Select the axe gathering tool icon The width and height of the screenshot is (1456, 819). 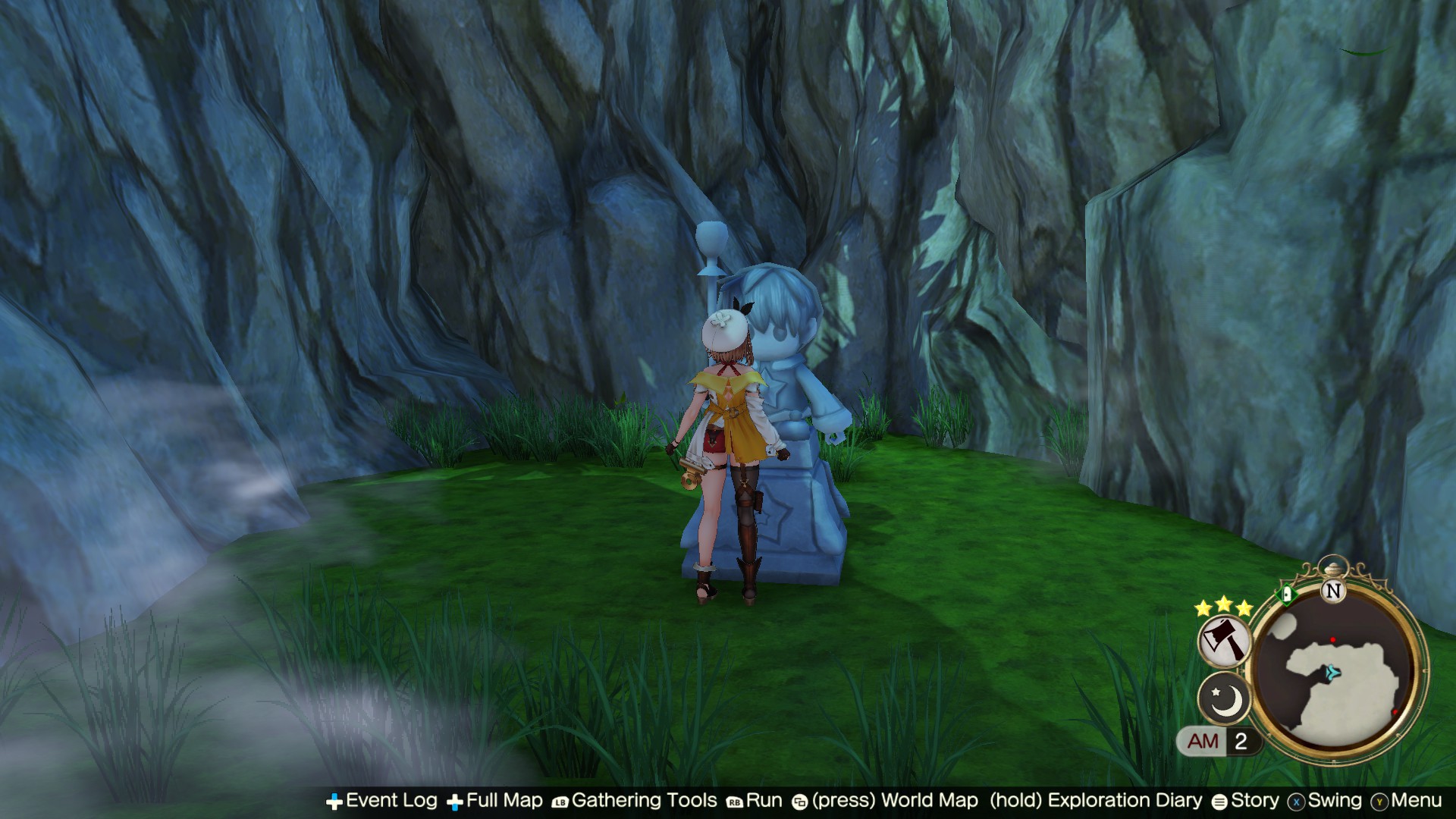[x=1224, y=642]
